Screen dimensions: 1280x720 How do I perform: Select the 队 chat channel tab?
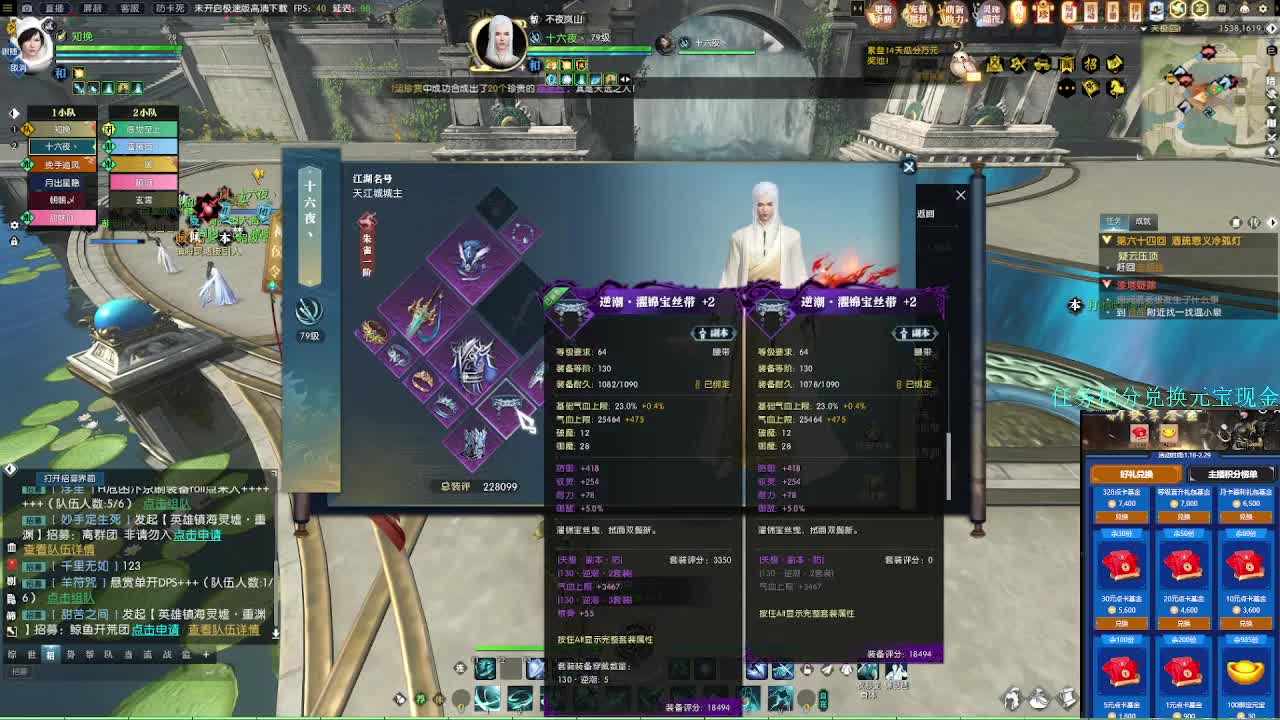[x=108, y=654]
